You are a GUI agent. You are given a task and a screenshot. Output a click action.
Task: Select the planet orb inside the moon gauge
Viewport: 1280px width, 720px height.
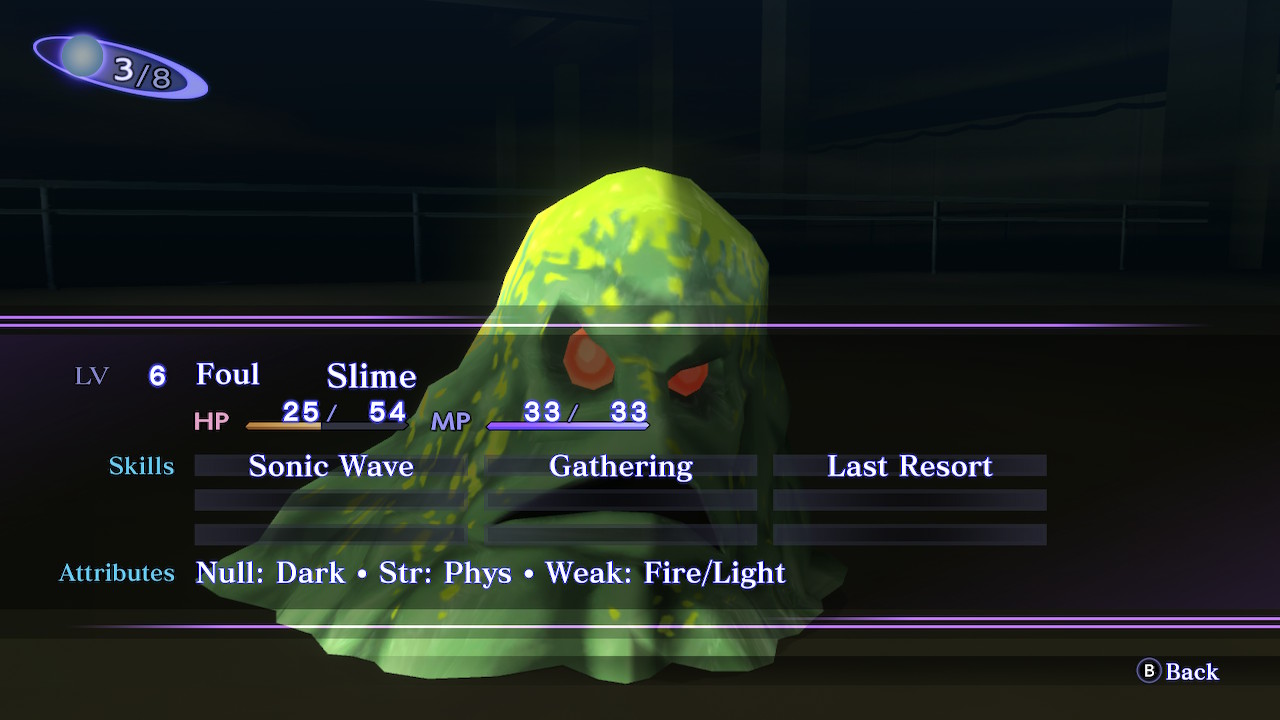click(x=80, y=55)
